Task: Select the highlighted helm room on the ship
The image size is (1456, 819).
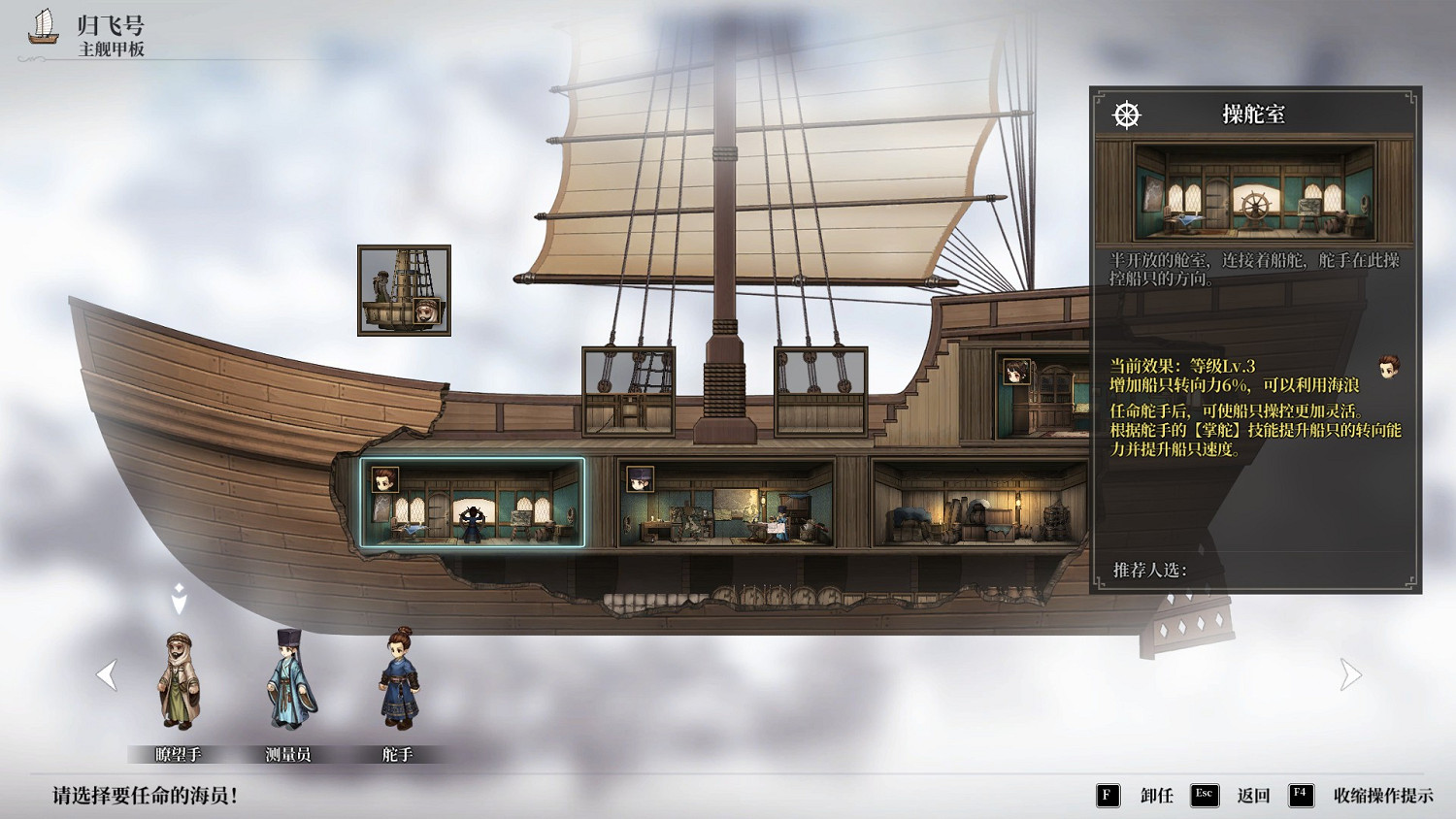Action: point(473,503)
